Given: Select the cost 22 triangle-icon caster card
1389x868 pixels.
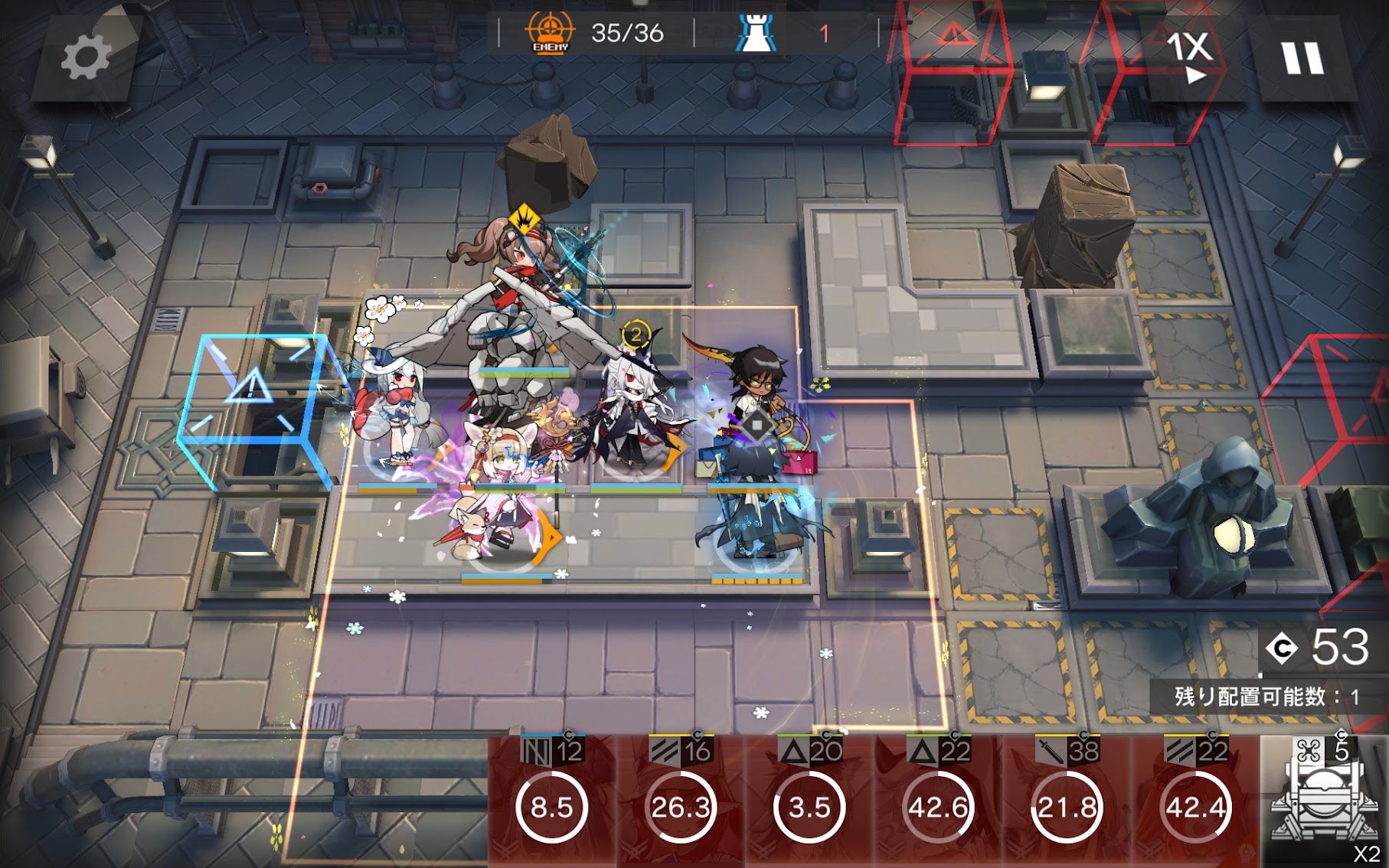Looking at the screenshot, I should [938, 801].
